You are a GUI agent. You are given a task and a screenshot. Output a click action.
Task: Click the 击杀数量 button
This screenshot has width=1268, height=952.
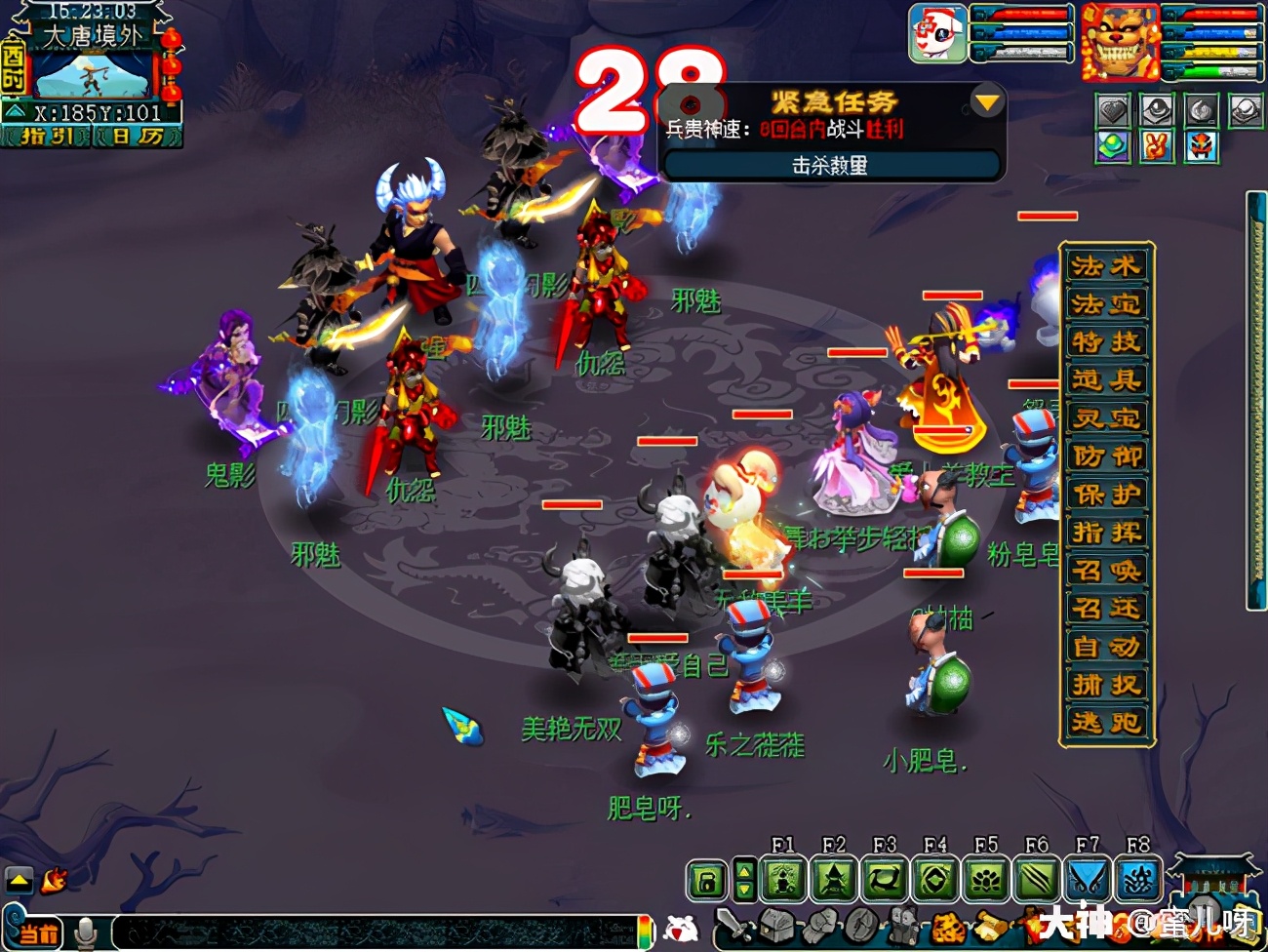[x=830, y=166]
